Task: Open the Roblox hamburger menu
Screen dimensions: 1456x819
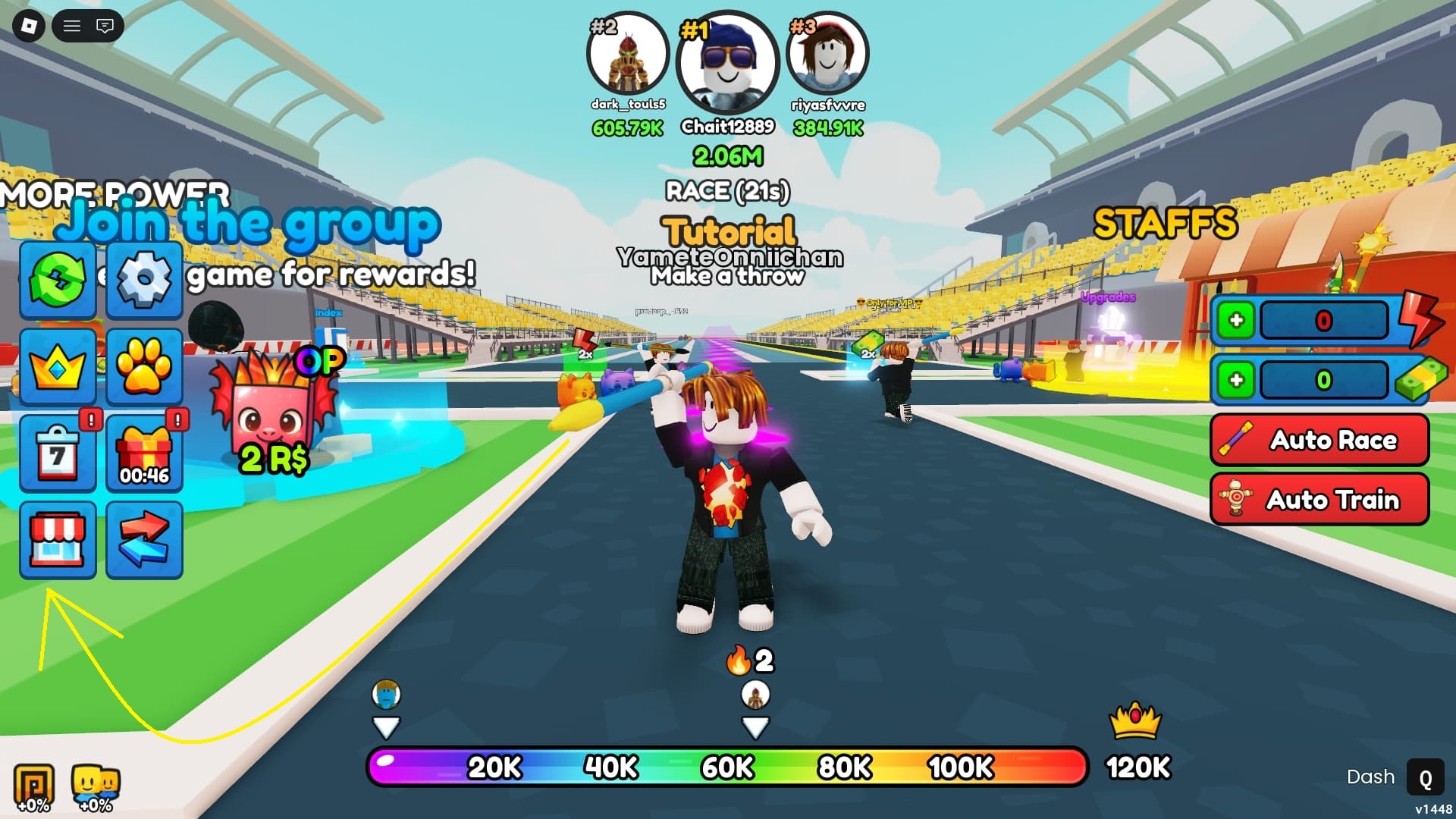Action: (x=72, y=26)
